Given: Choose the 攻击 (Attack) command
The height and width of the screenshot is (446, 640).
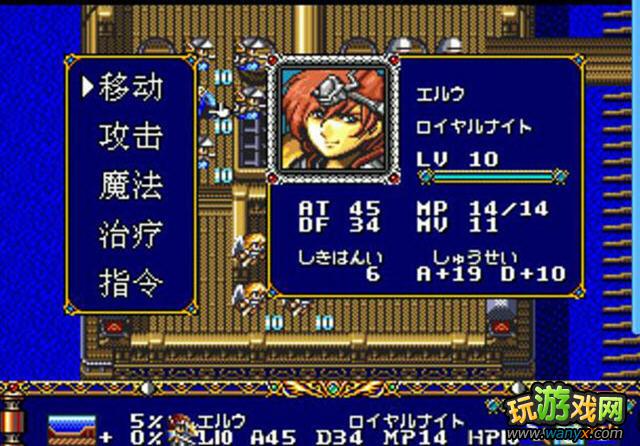Looking at the screenshot, I should tap(130, 137).
